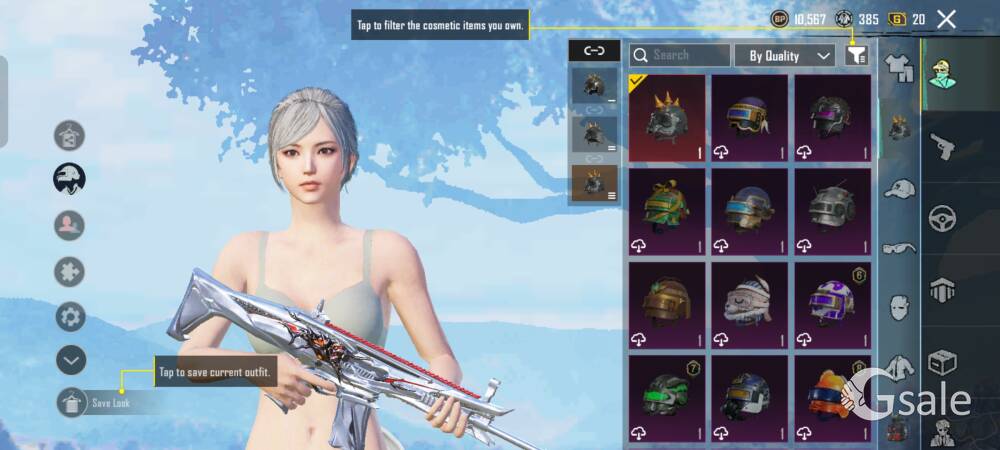Image resolution: width=1000 pixels, height=450 pixels.
Task: Choose the mummy bandage-wrapped helmet
Action: tap(750, 305)
